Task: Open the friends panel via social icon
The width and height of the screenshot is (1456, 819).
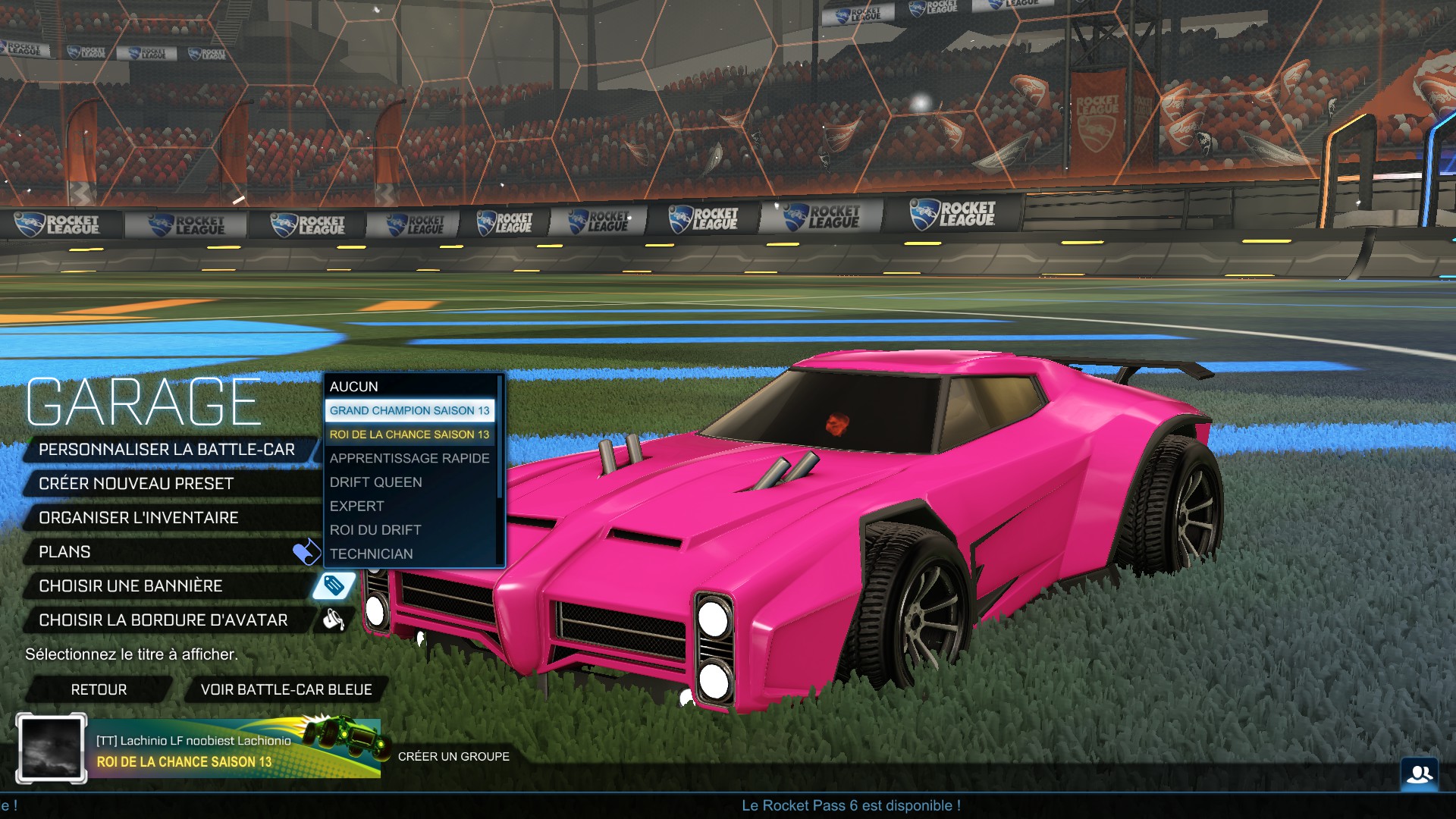Action: point(1420,772)
